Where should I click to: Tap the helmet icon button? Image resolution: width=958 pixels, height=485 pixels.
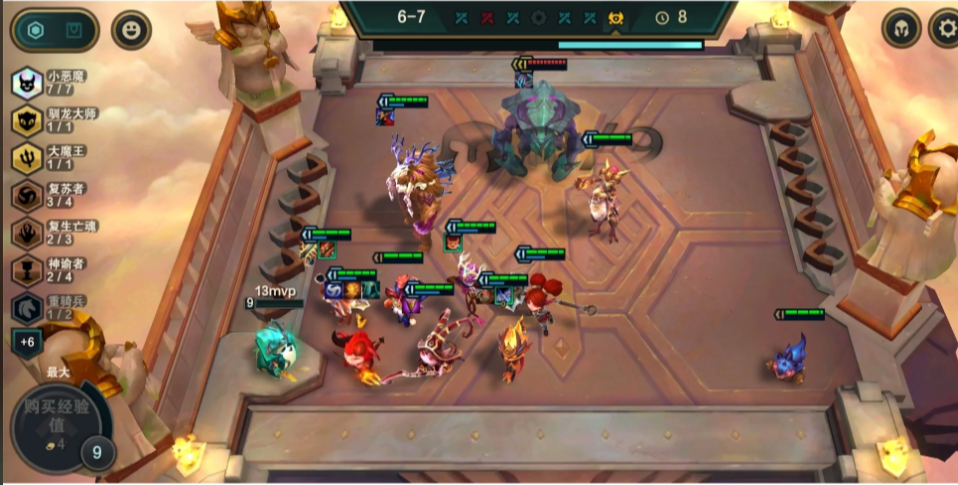[901, 28]
